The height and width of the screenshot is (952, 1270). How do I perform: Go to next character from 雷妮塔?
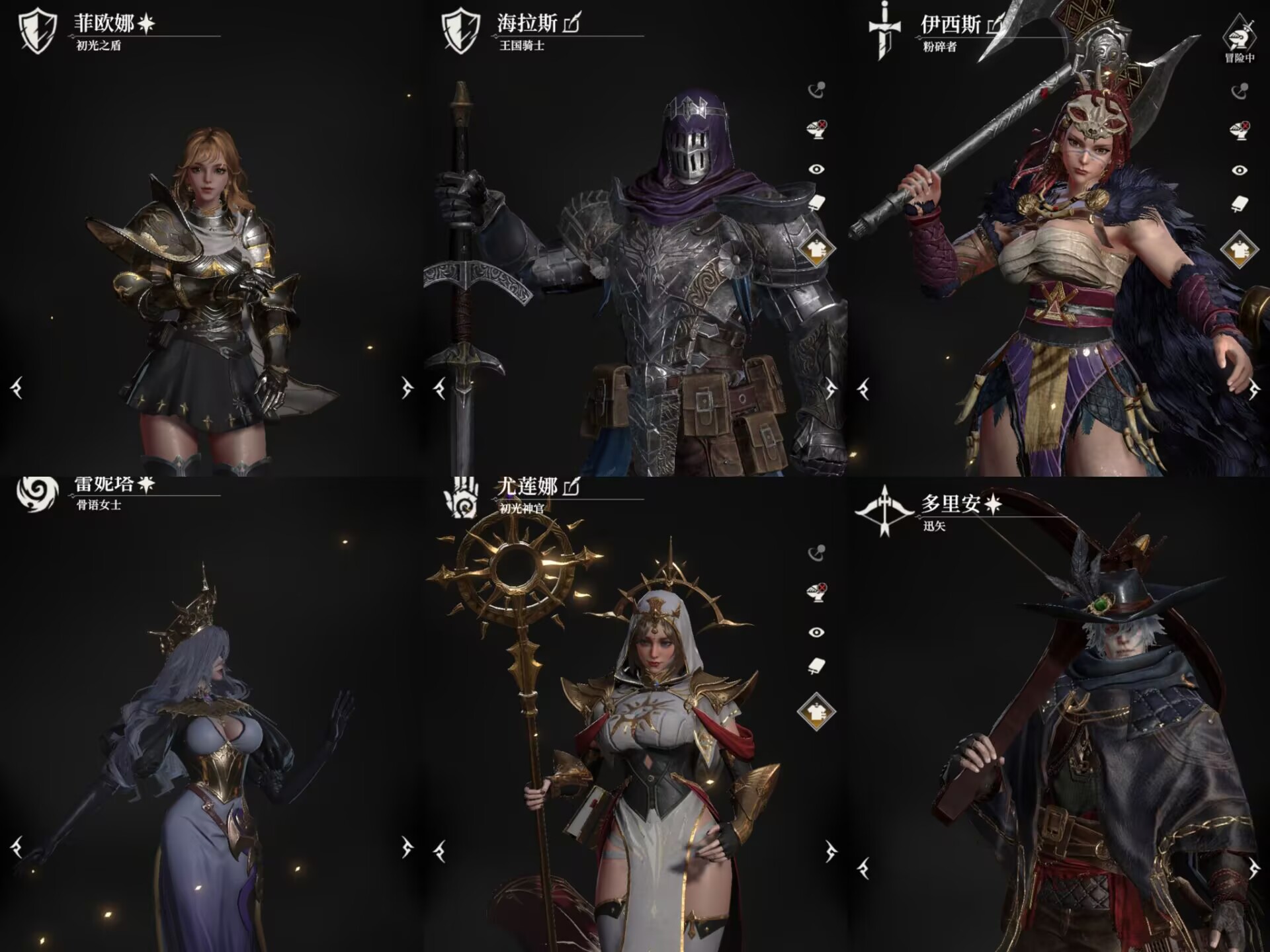point(407,847)
